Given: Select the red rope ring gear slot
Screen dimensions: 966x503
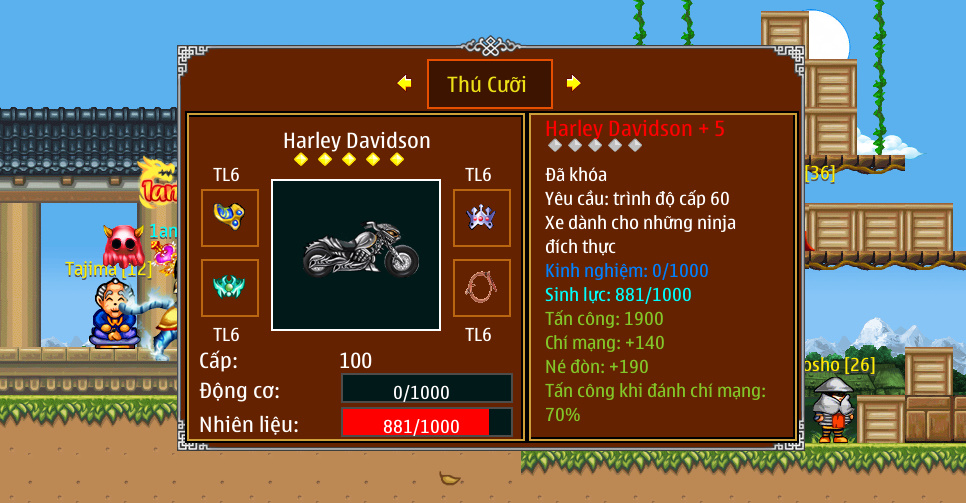Looking at the screenshot, I should click(x=482, y=288).
